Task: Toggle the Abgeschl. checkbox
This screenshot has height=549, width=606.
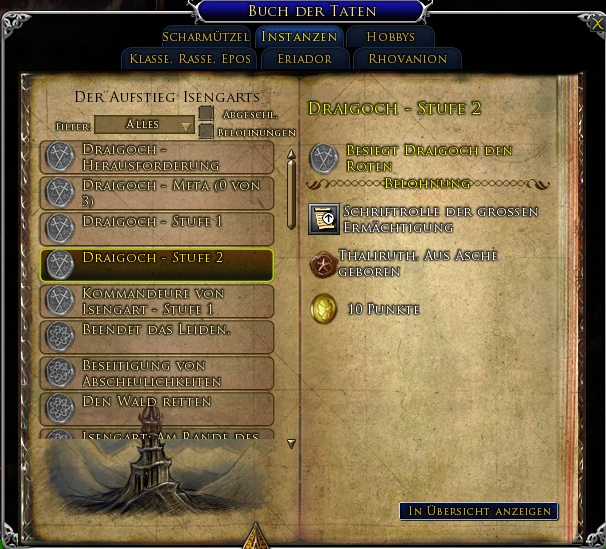Action: [206, 114]
